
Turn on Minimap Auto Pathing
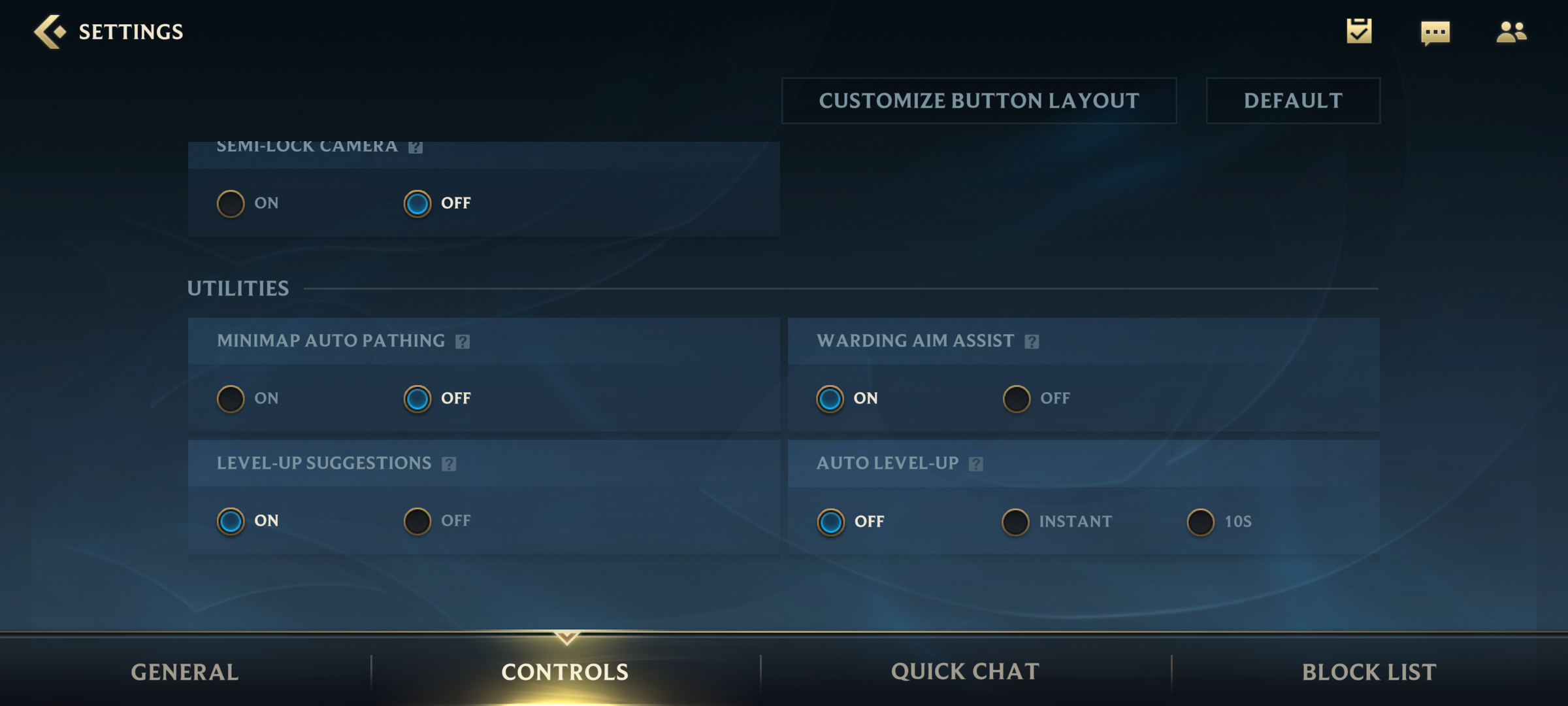coord(231,398)
